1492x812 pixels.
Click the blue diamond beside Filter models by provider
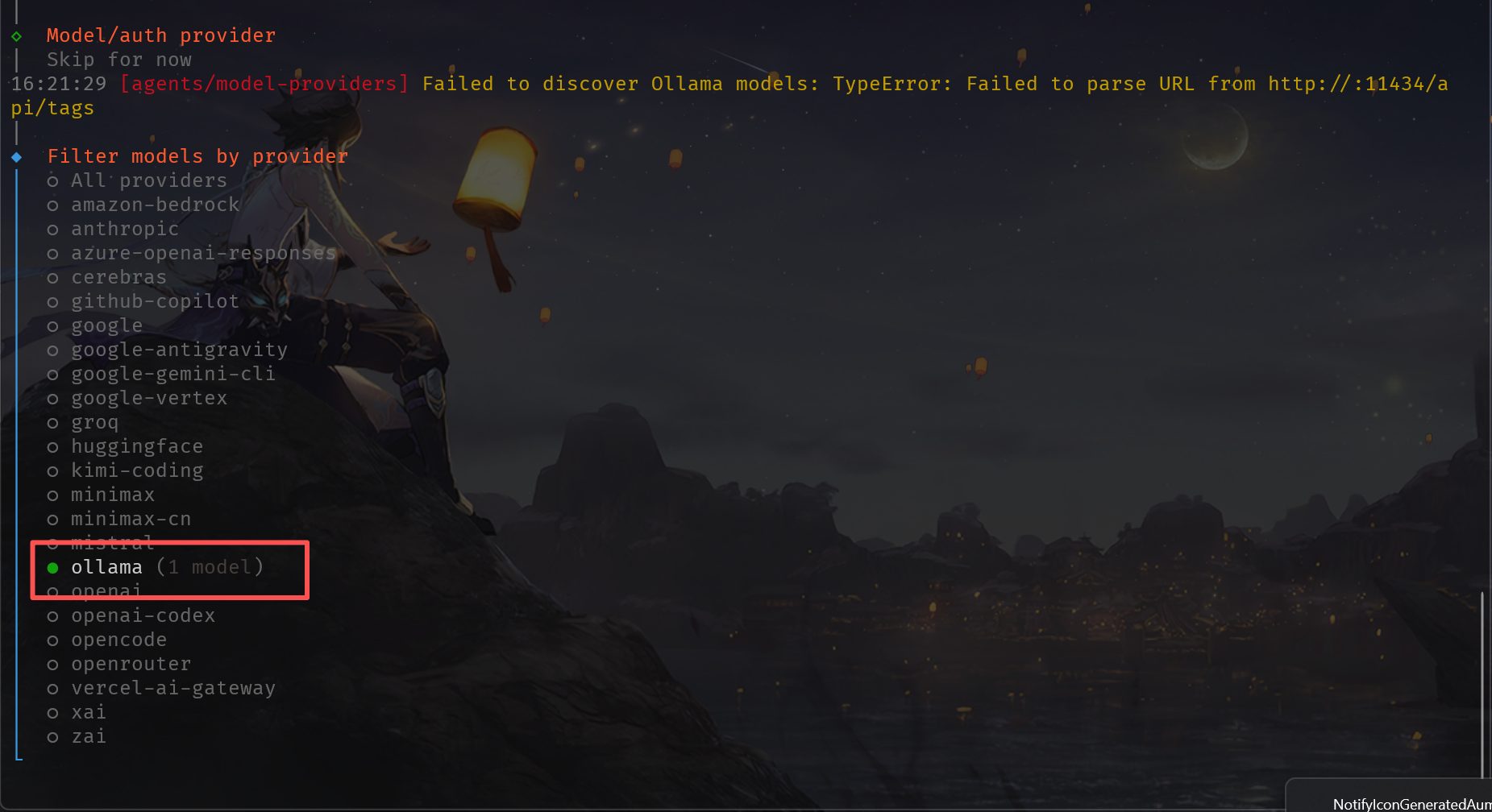17,156
